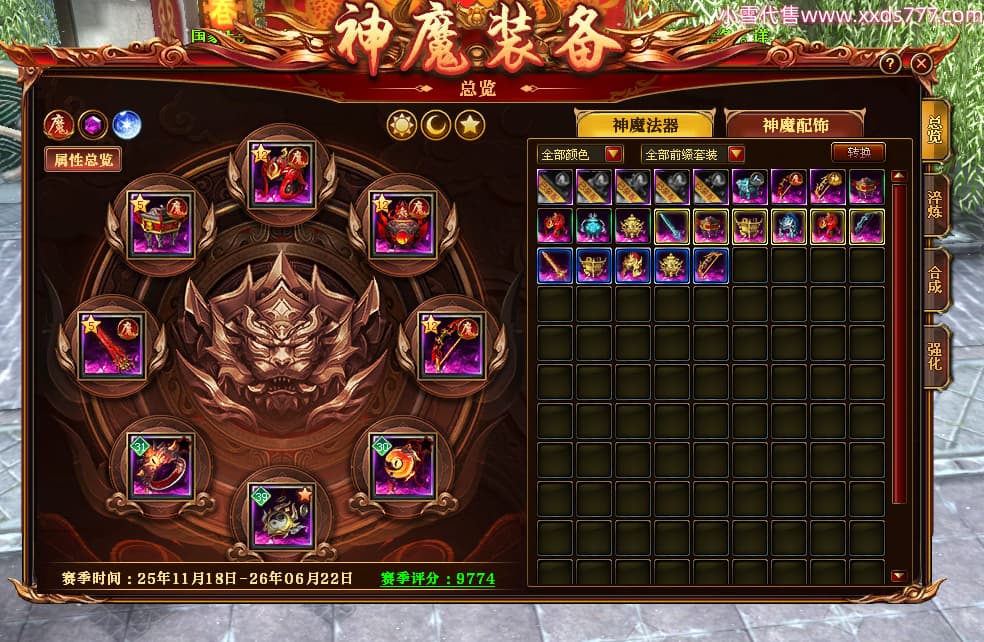
Task: Click the purple gem round icon
Action: tap(93, 125)
